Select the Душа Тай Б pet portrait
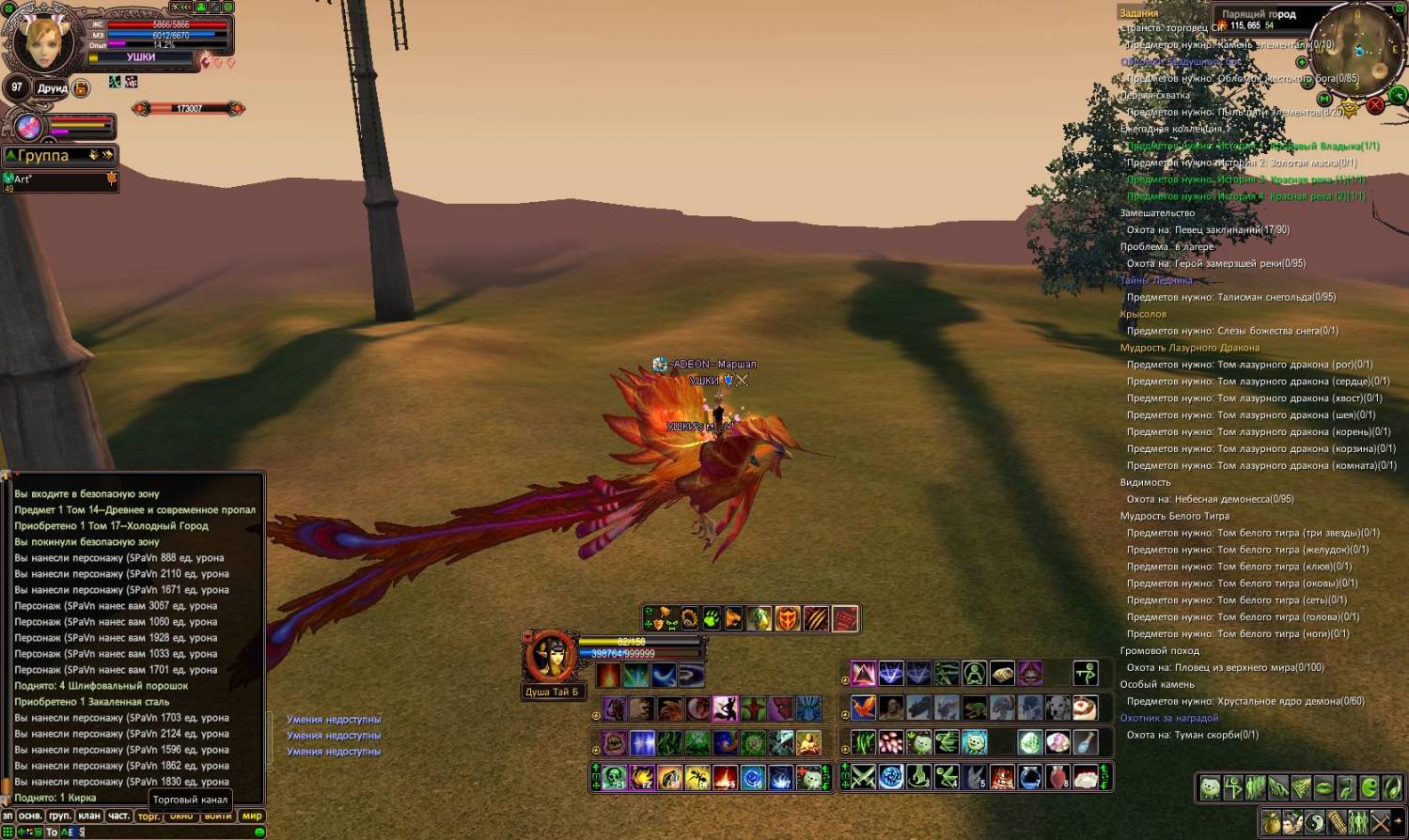Viewport: 1409px width, 840px height. (550, 657)
